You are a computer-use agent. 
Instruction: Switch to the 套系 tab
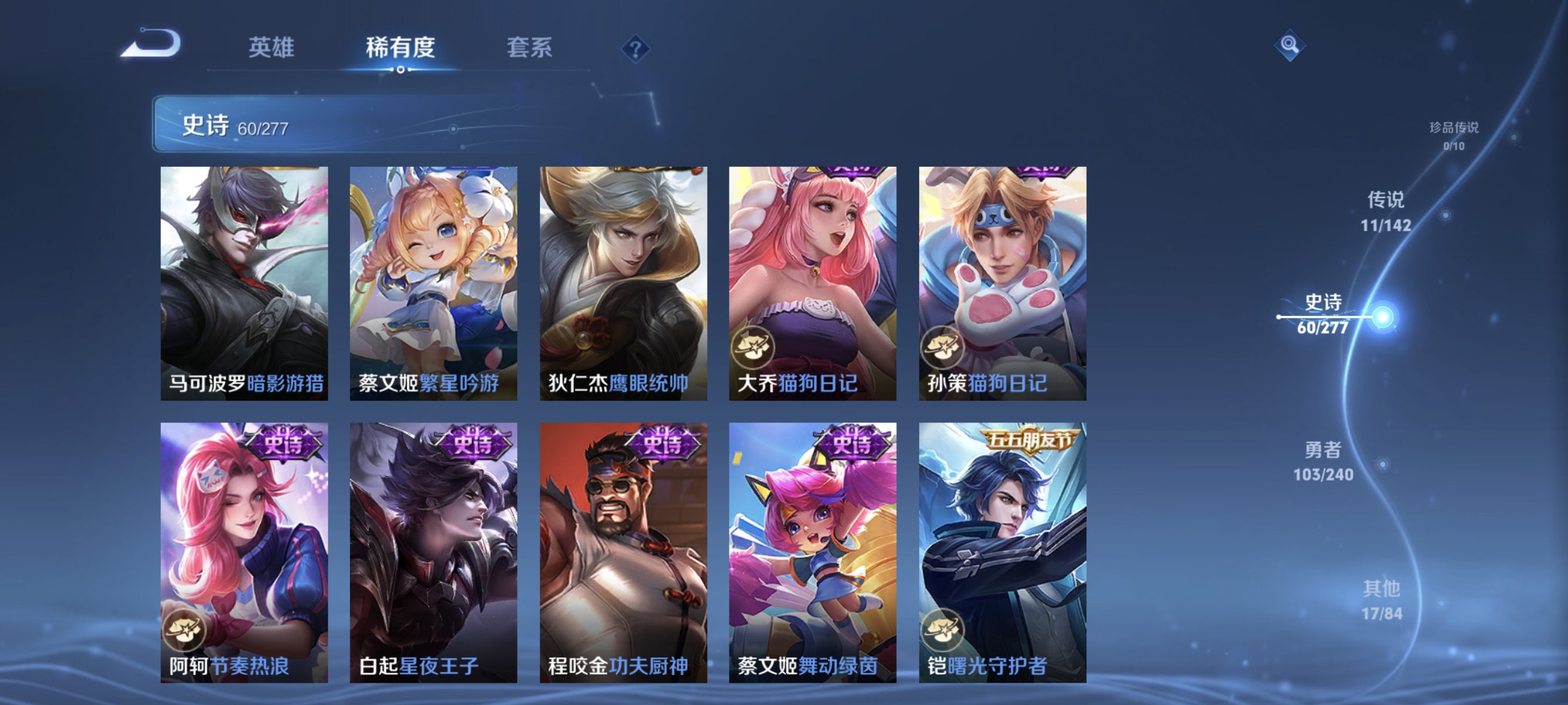coord(530,49)
